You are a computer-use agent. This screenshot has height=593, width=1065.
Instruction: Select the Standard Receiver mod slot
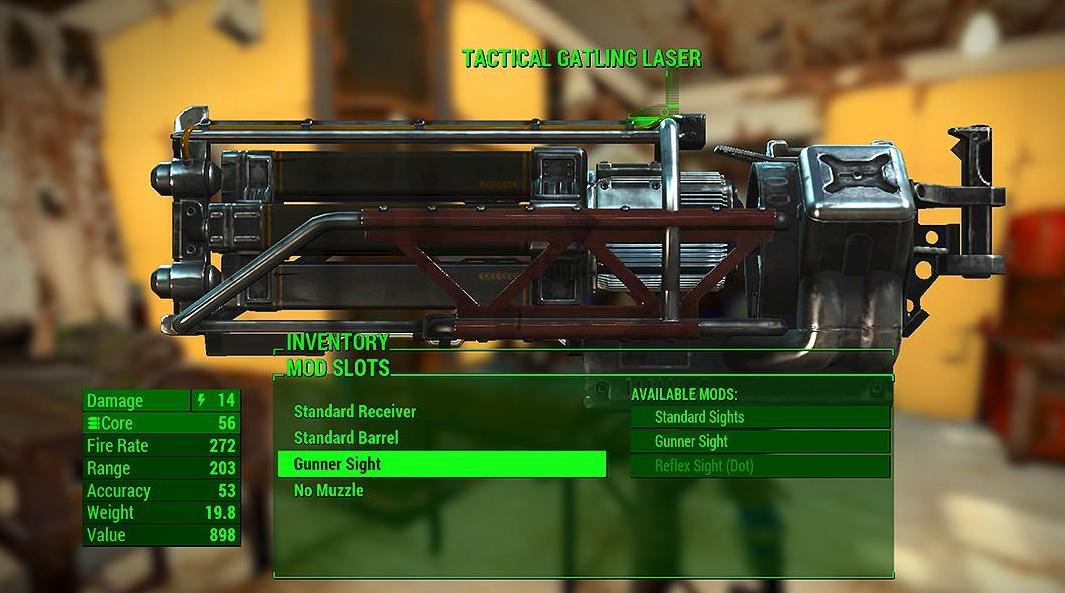pos(355,412)
